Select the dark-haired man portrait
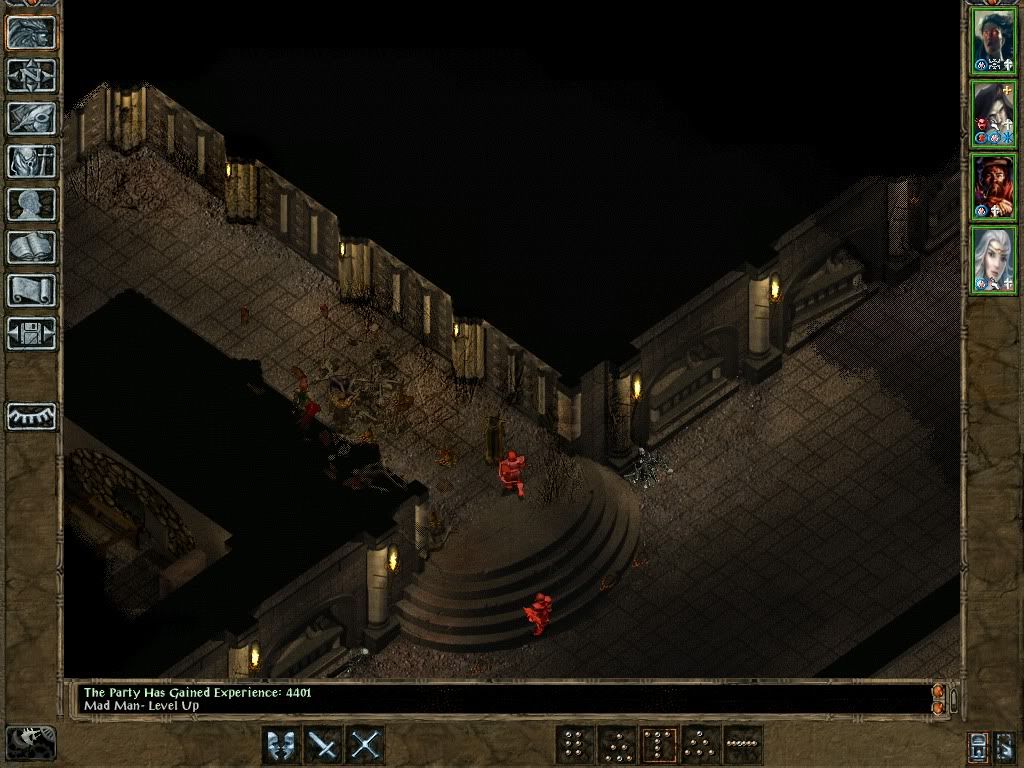The width and height of the screenshot is (1024, 768). click(x=994, y=40)
